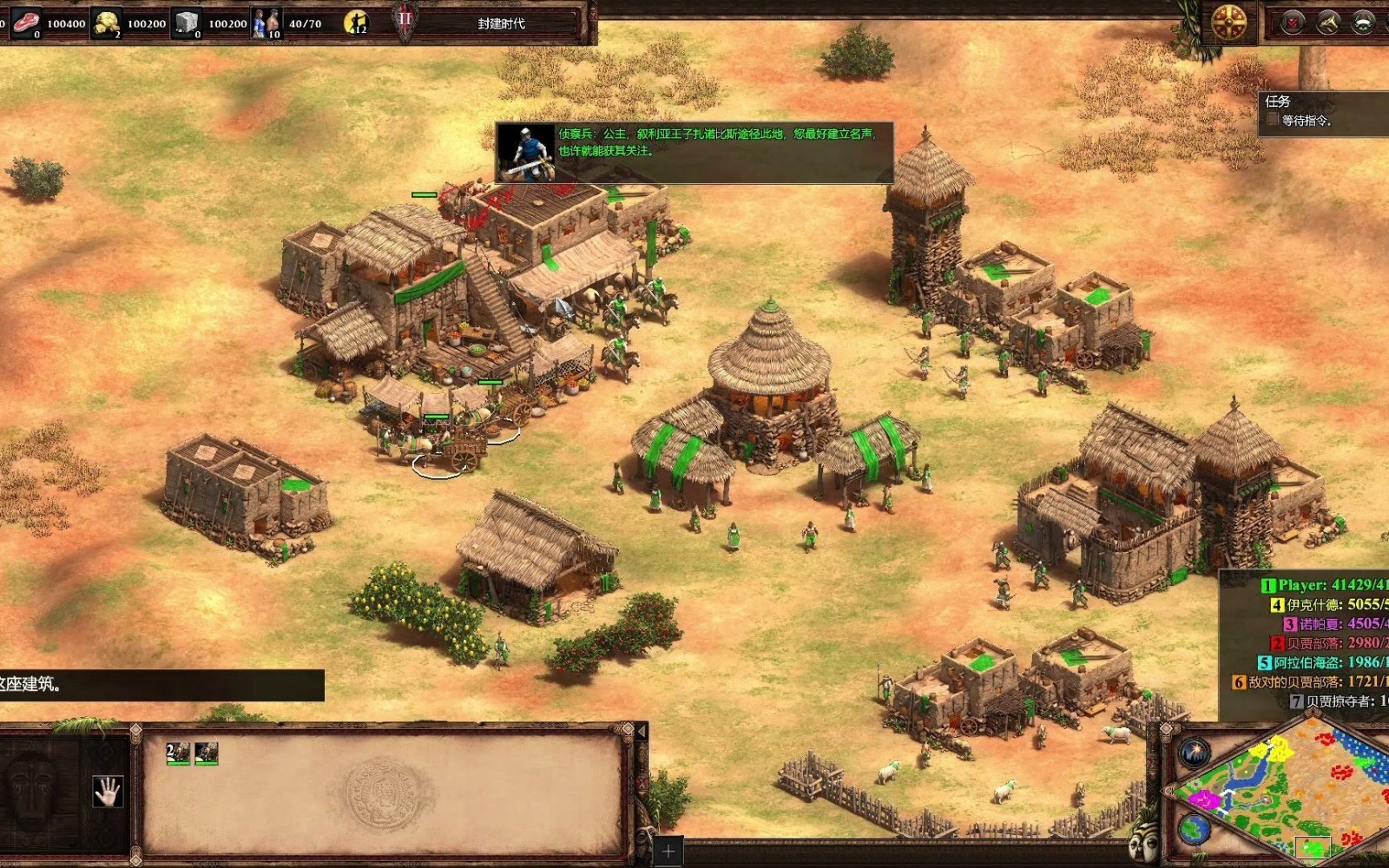This screenshot has height=868, width=1389.
Task: Click the stone resource icon
Action: pos(187,23)
